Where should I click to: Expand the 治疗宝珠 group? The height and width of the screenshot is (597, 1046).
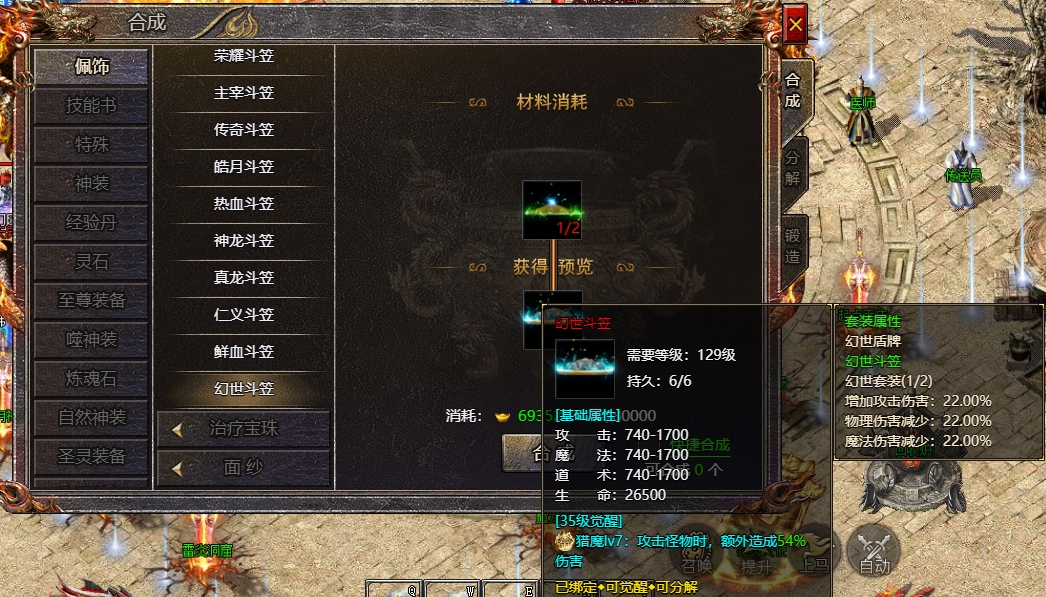pos(243,429)
